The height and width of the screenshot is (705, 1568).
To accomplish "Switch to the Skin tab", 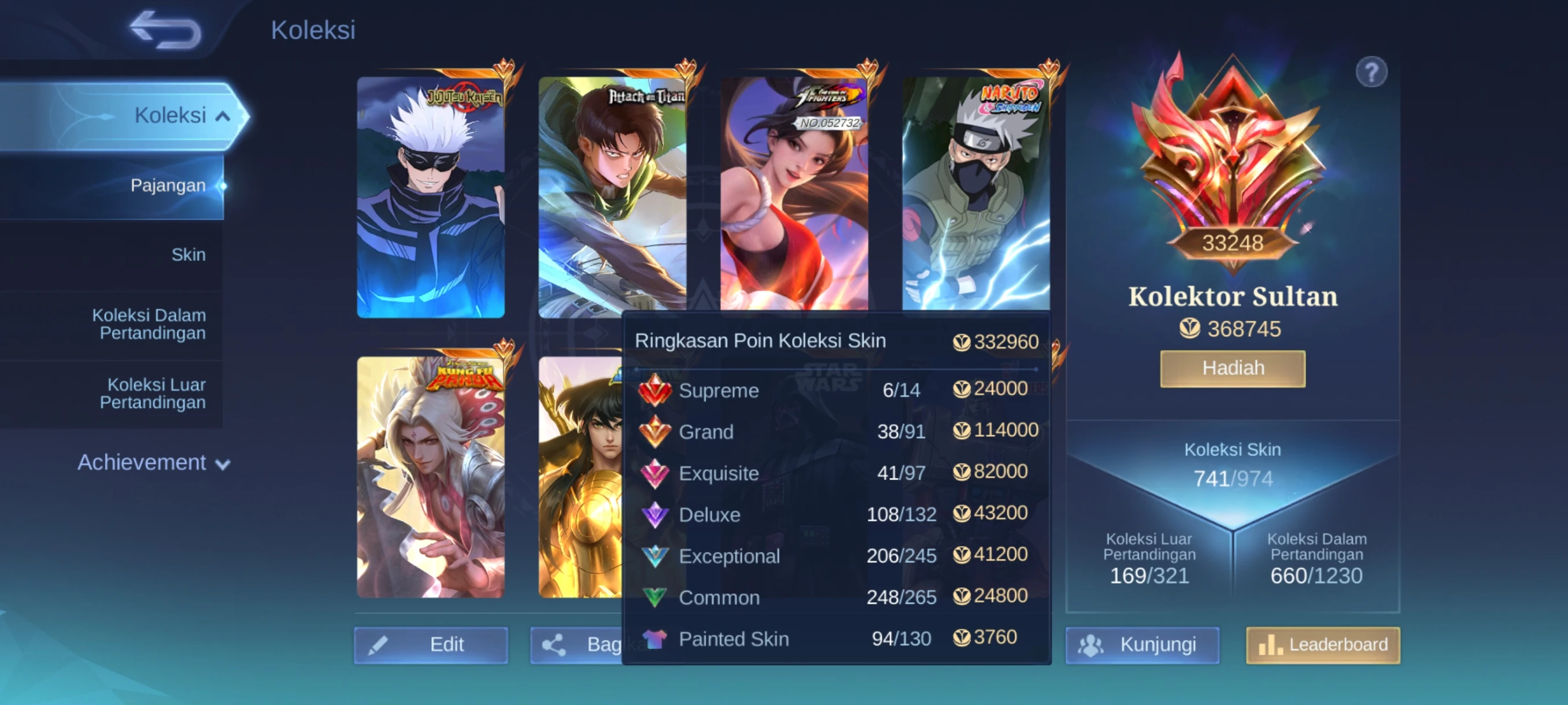I will click(188, 255).
